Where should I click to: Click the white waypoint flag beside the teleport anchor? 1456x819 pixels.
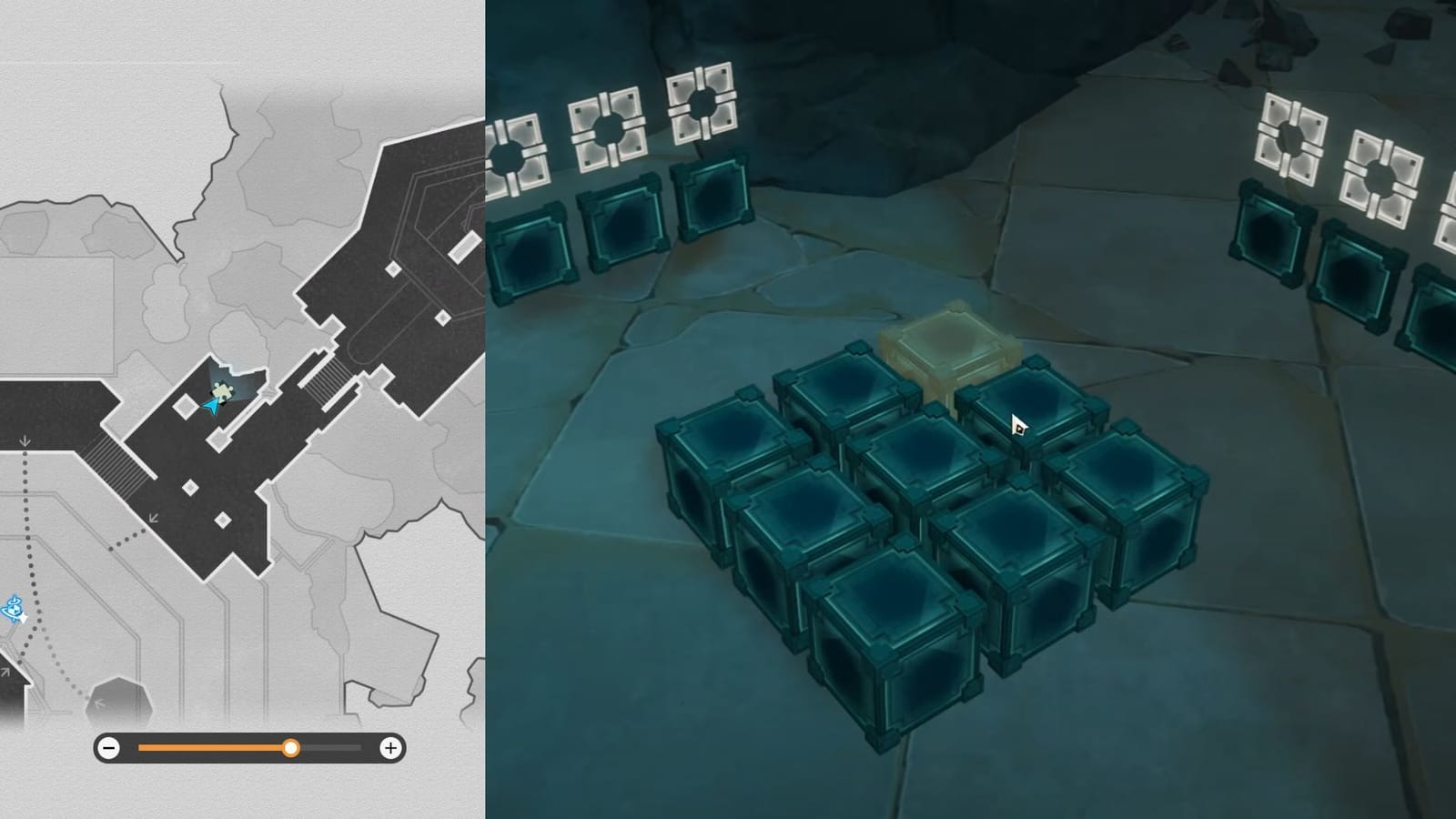coord(24,617)
